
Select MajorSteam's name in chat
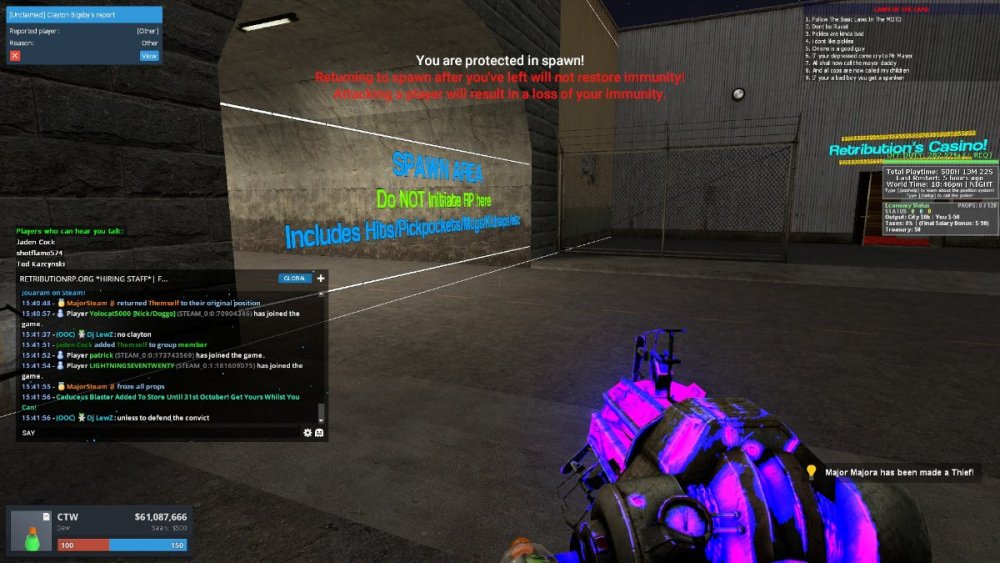[x=87, y=385]
